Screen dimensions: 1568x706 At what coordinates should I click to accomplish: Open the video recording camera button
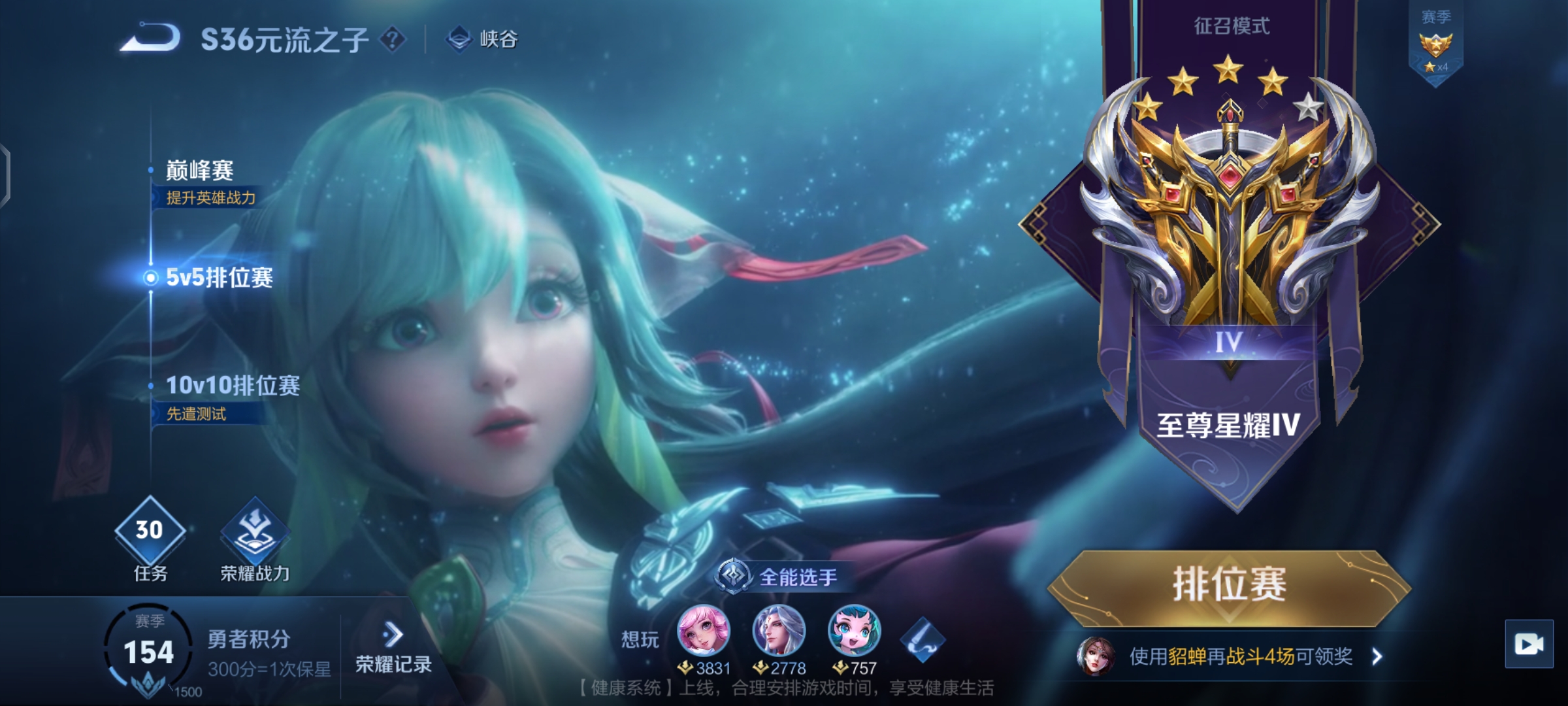1529,645
